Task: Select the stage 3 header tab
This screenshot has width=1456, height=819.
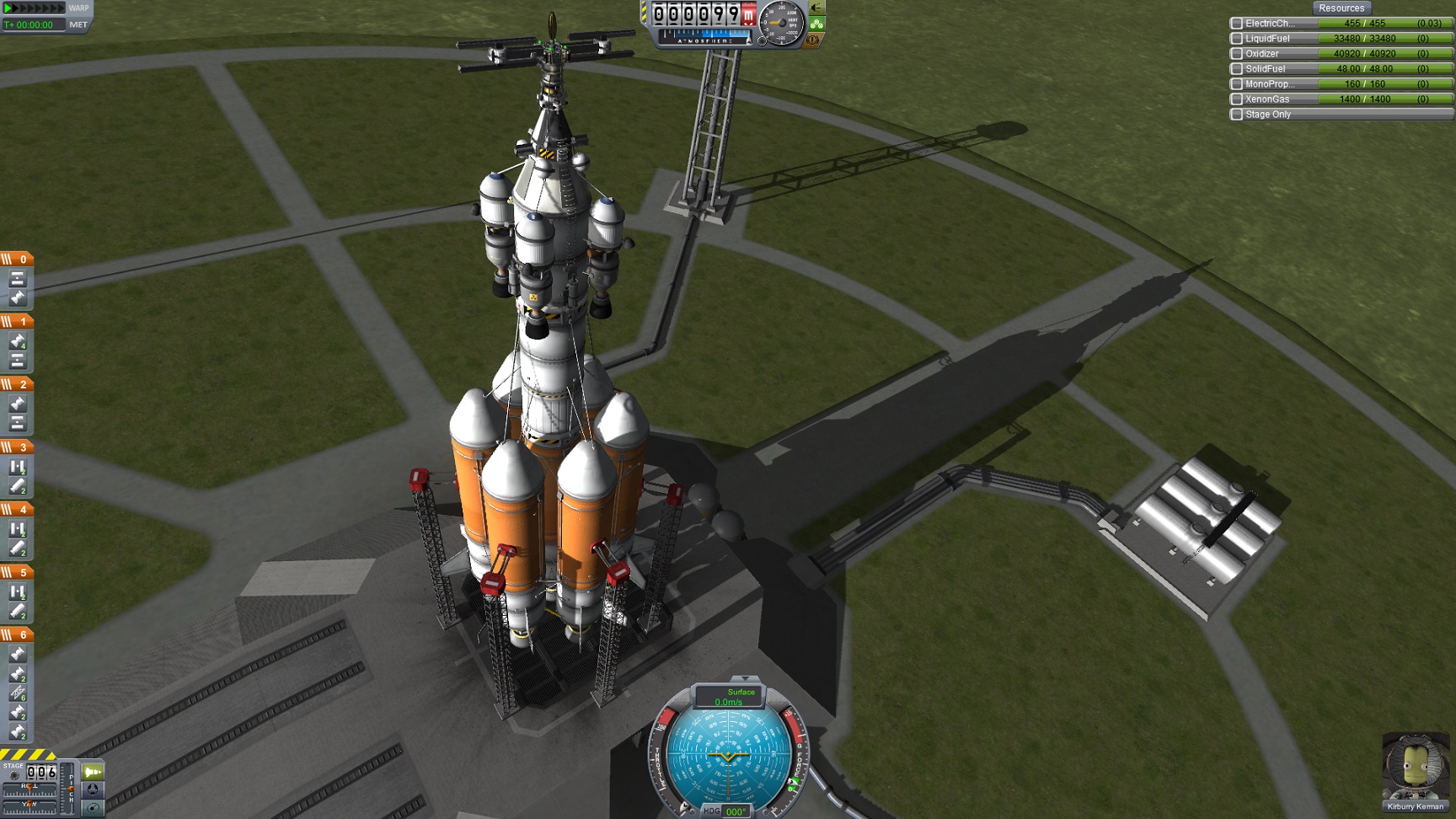Action: (x=17, y=447)
